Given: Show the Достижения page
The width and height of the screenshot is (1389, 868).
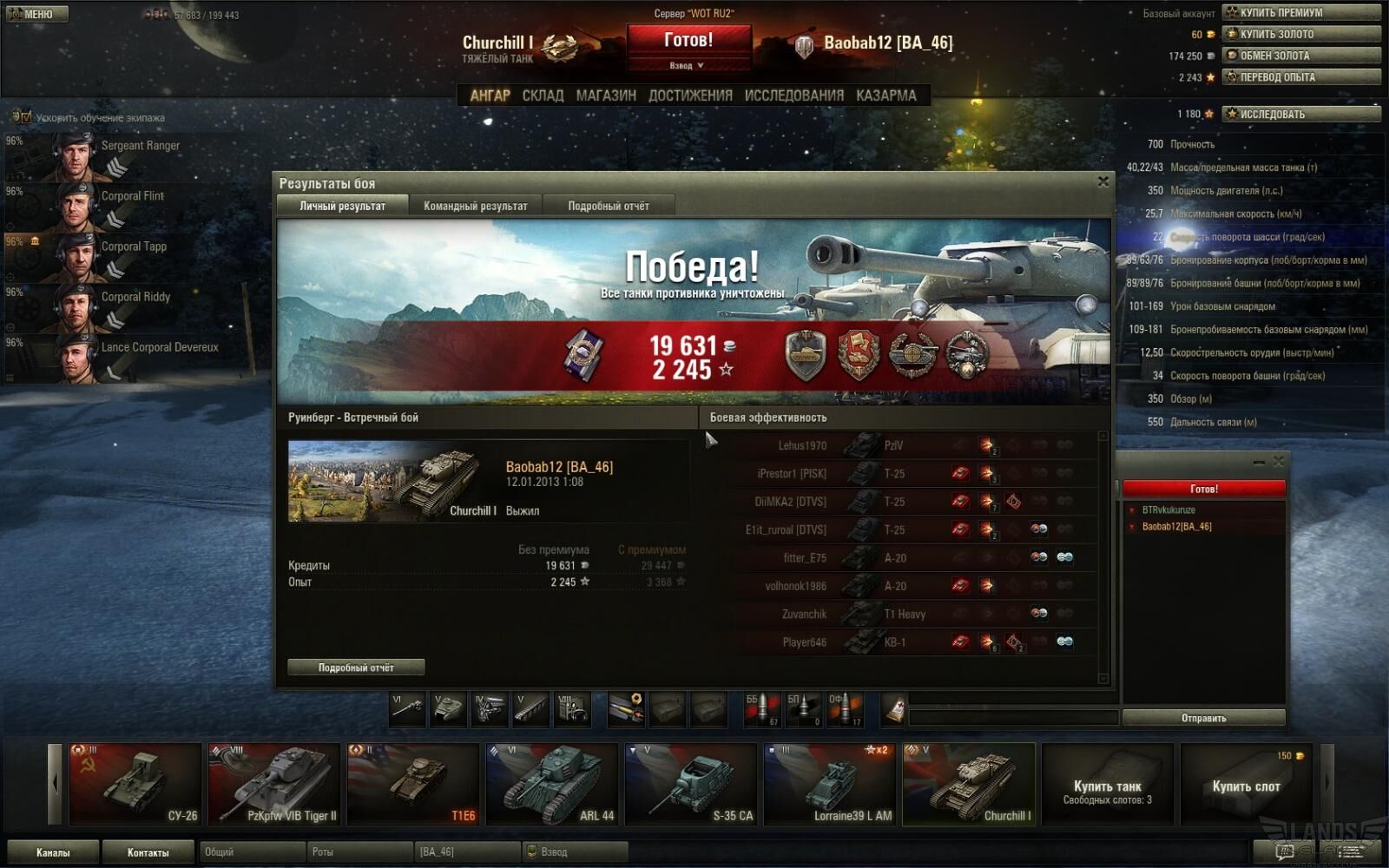Looking at the screenshot, I should click(690, 95).
